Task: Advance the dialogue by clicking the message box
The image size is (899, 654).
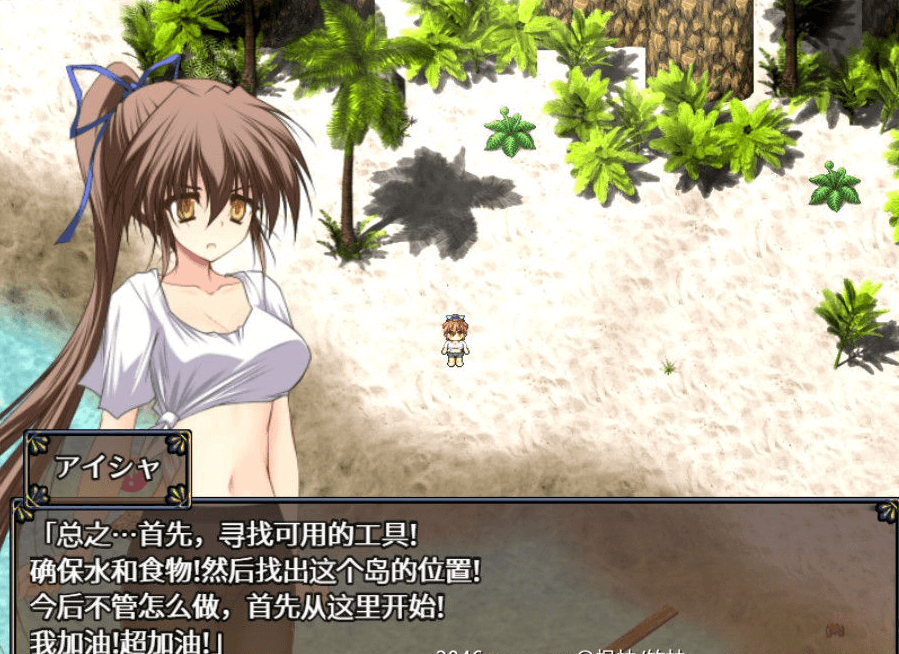Action: (450, 578)
